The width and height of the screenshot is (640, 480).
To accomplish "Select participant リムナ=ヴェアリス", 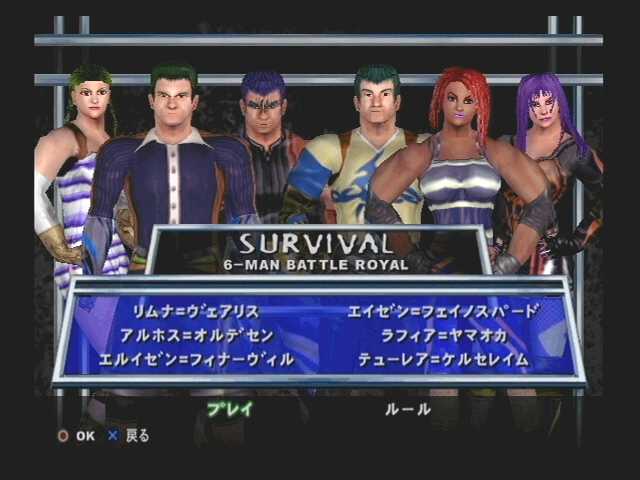I will pyautogui.click(x=196, y=311).
